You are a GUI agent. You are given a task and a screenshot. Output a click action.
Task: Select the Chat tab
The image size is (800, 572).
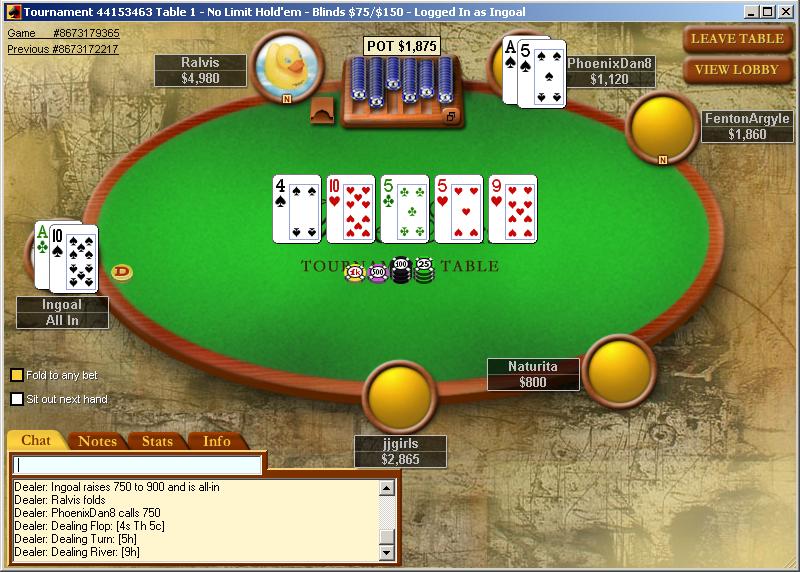(36, 441)
